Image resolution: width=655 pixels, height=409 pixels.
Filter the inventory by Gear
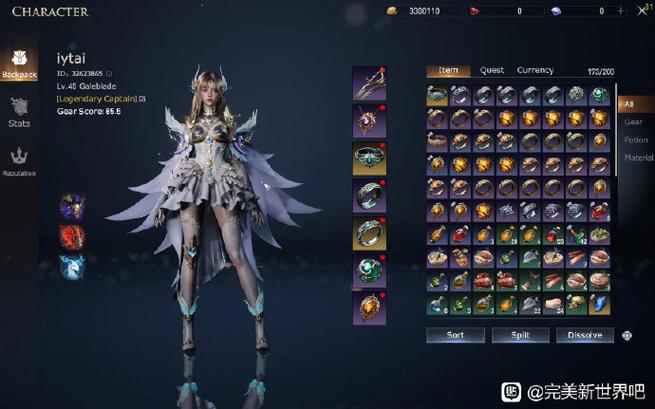pyautogui.click(x=634, y=122)
